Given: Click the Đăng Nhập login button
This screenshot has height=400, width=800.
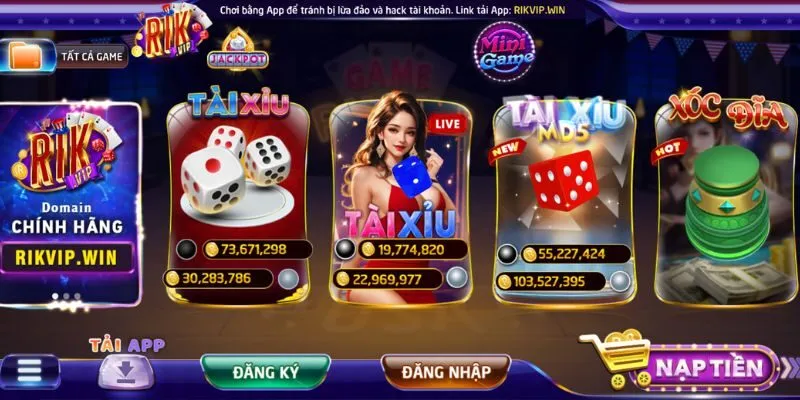Looking at the screenshot, I should pyautogui.click(x=446, y=372).
